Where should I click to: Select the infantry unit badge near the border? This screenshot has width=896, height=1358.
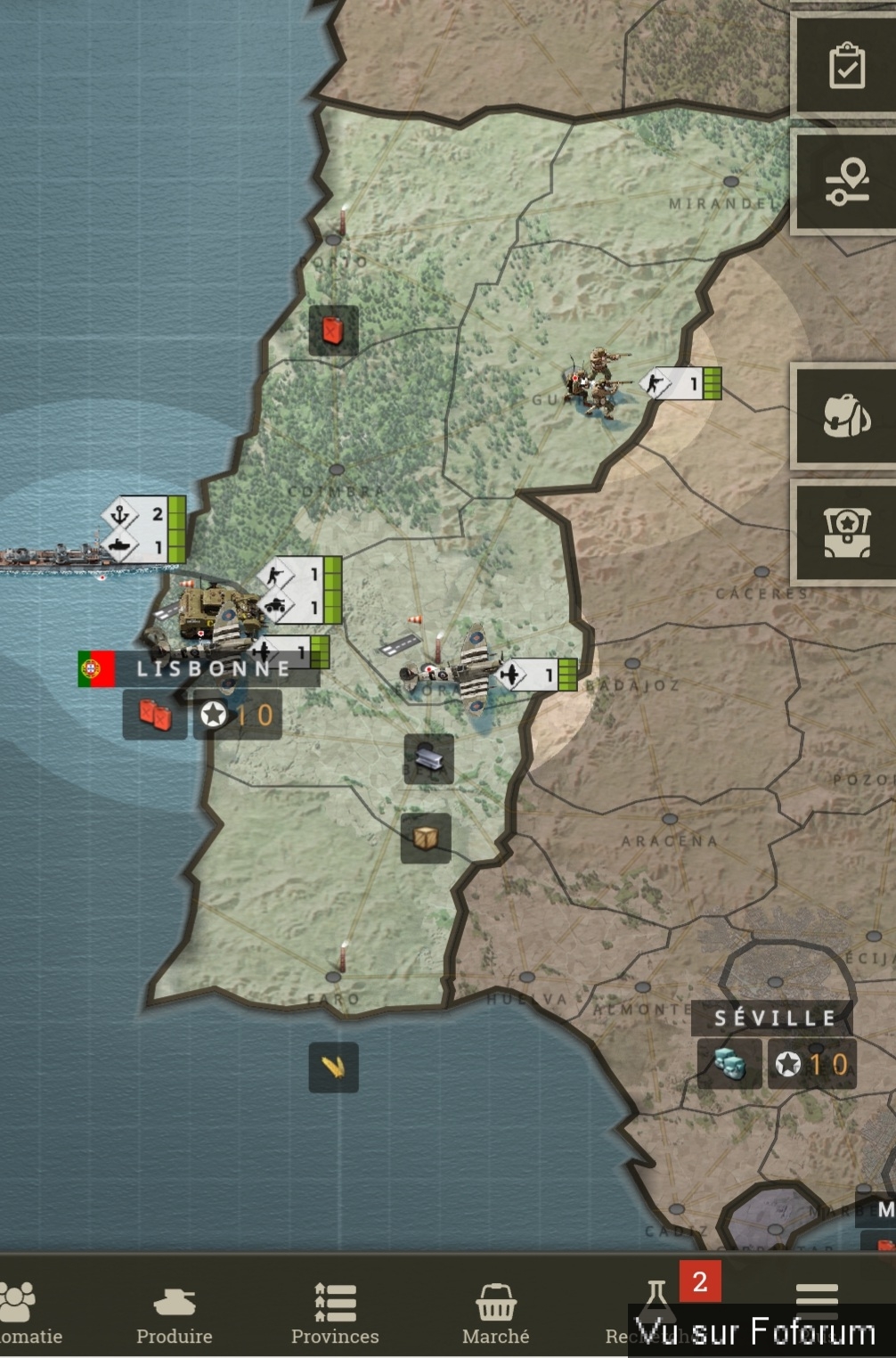click(681, 383)
